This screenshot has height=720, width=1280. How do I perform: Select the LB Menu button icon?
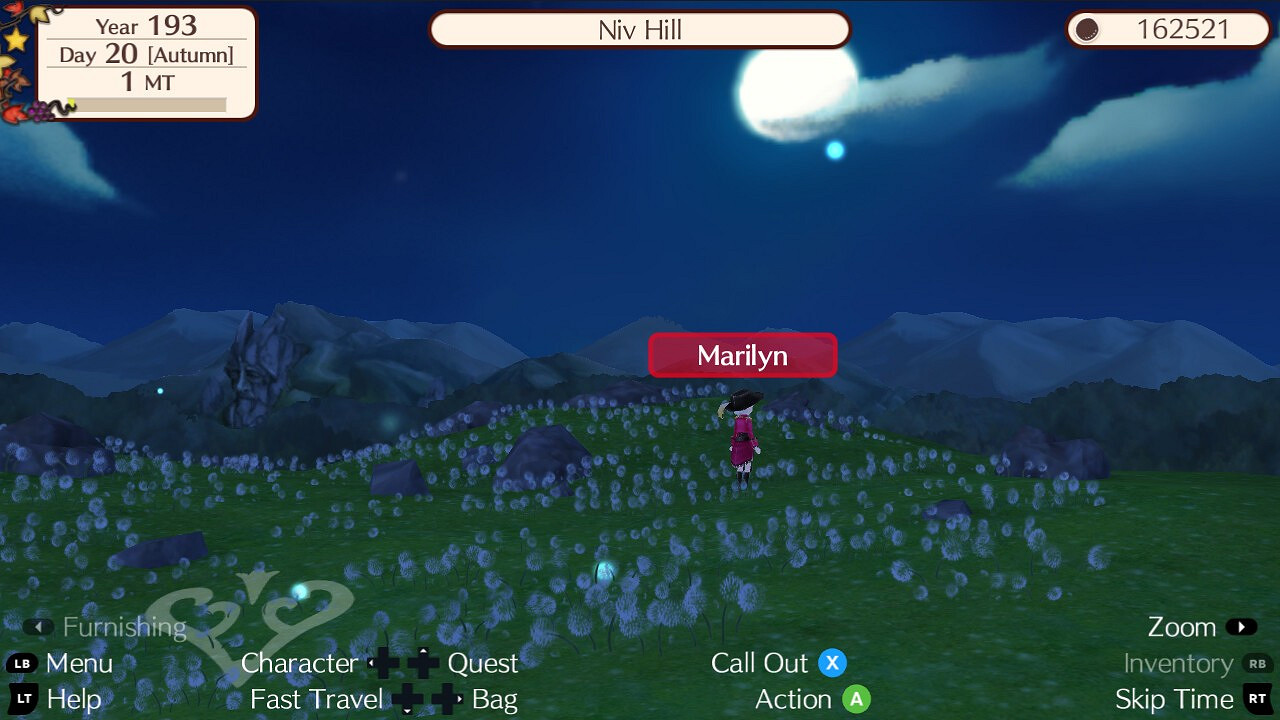21,663
